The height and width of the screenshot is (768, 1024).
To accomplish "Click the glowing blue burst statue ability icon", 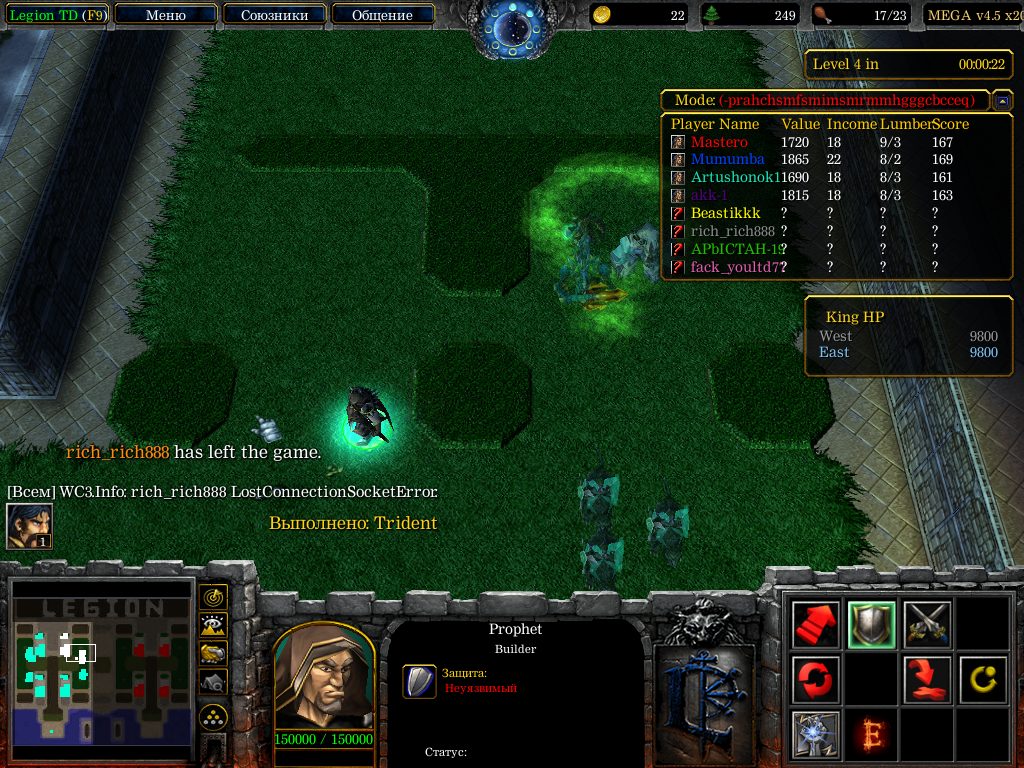I will tap(815, 735).
